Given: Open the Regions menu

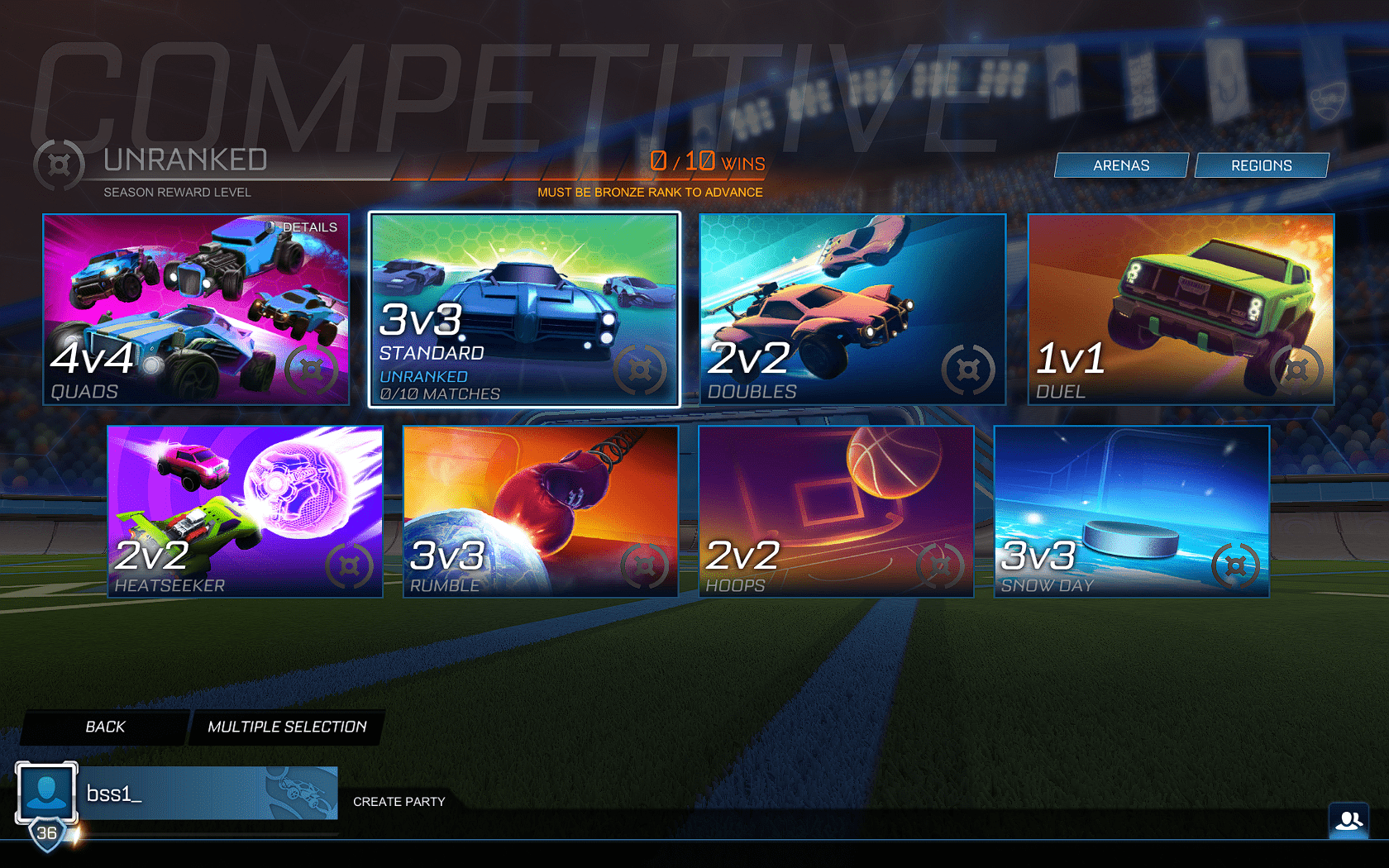Looking at the screenshot, I should click(1262, 165).
